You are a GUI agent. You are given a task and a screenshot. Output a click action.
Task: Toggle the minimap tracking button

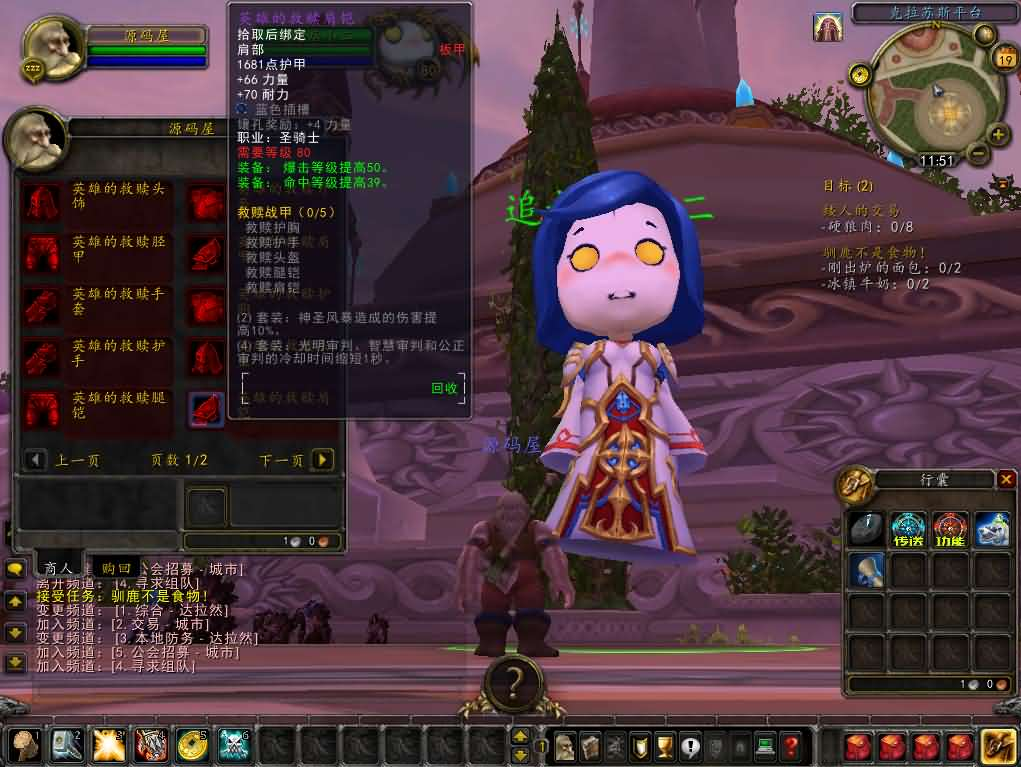coord(858,74)
